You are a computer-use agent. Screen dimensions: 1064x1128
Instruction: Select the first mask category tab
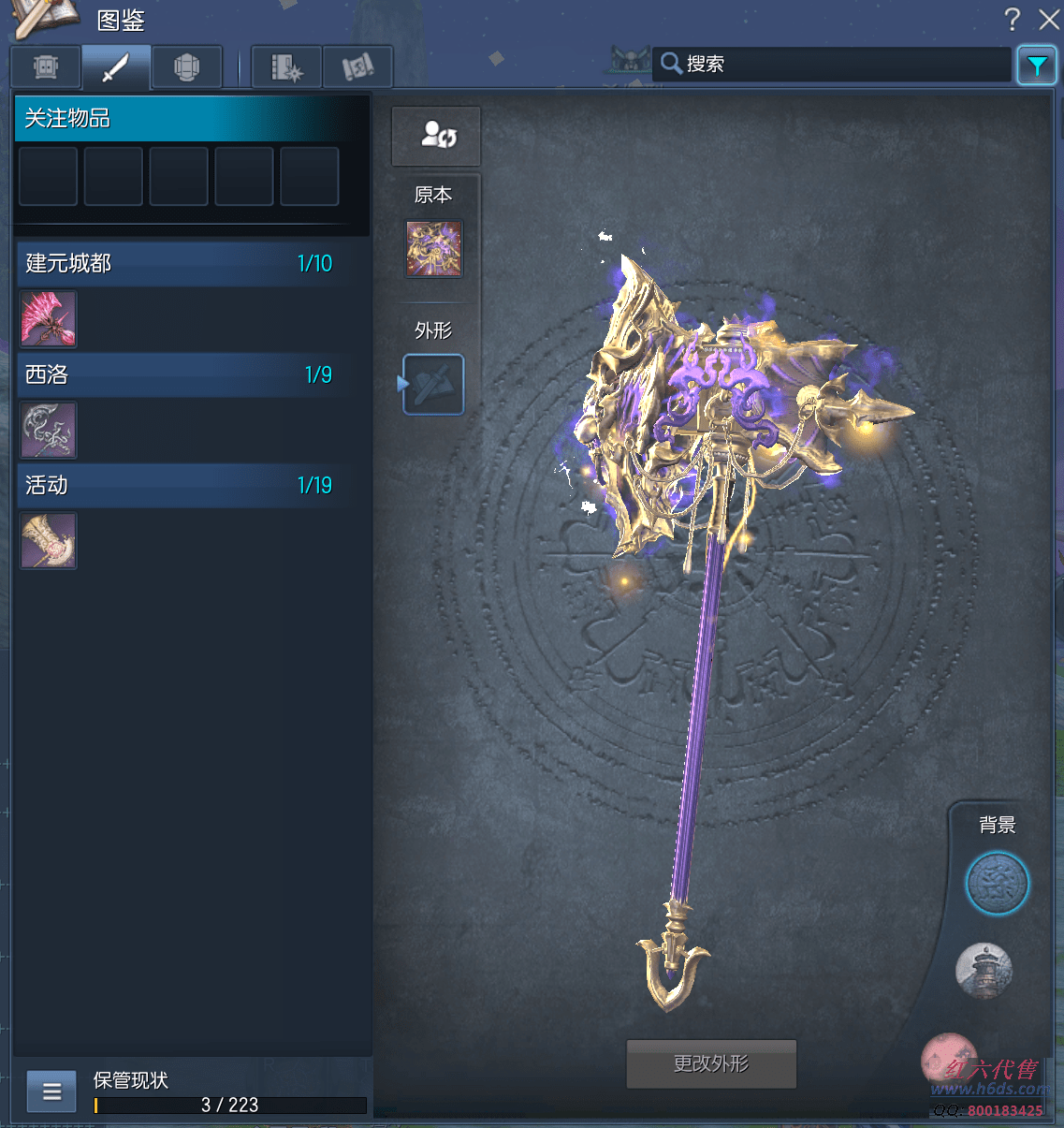click(x=46, y=67)
